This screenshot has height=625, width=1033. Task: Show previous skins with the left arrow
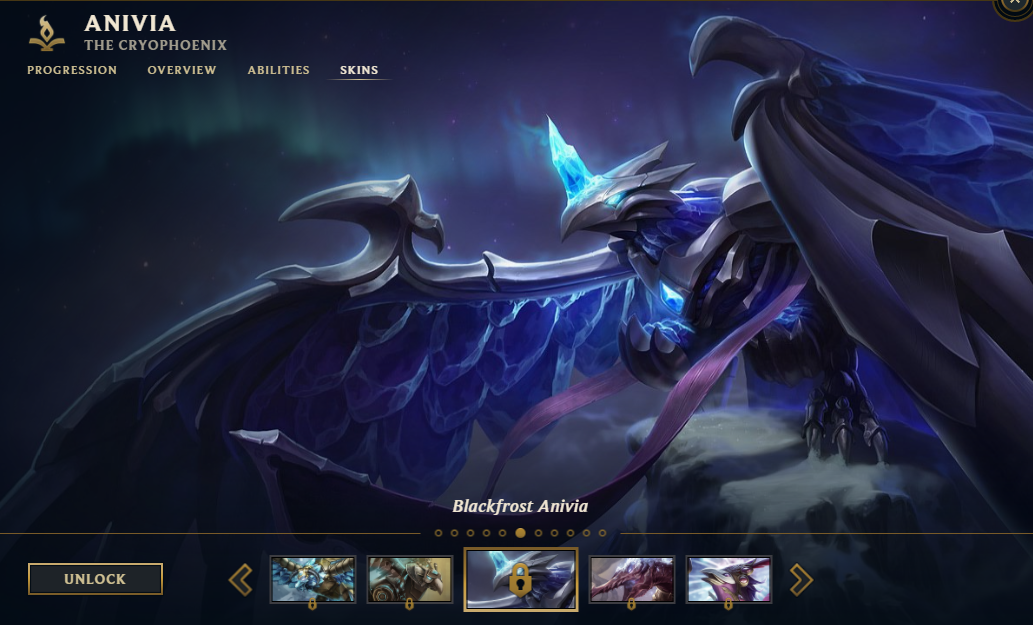click(241, 579)
